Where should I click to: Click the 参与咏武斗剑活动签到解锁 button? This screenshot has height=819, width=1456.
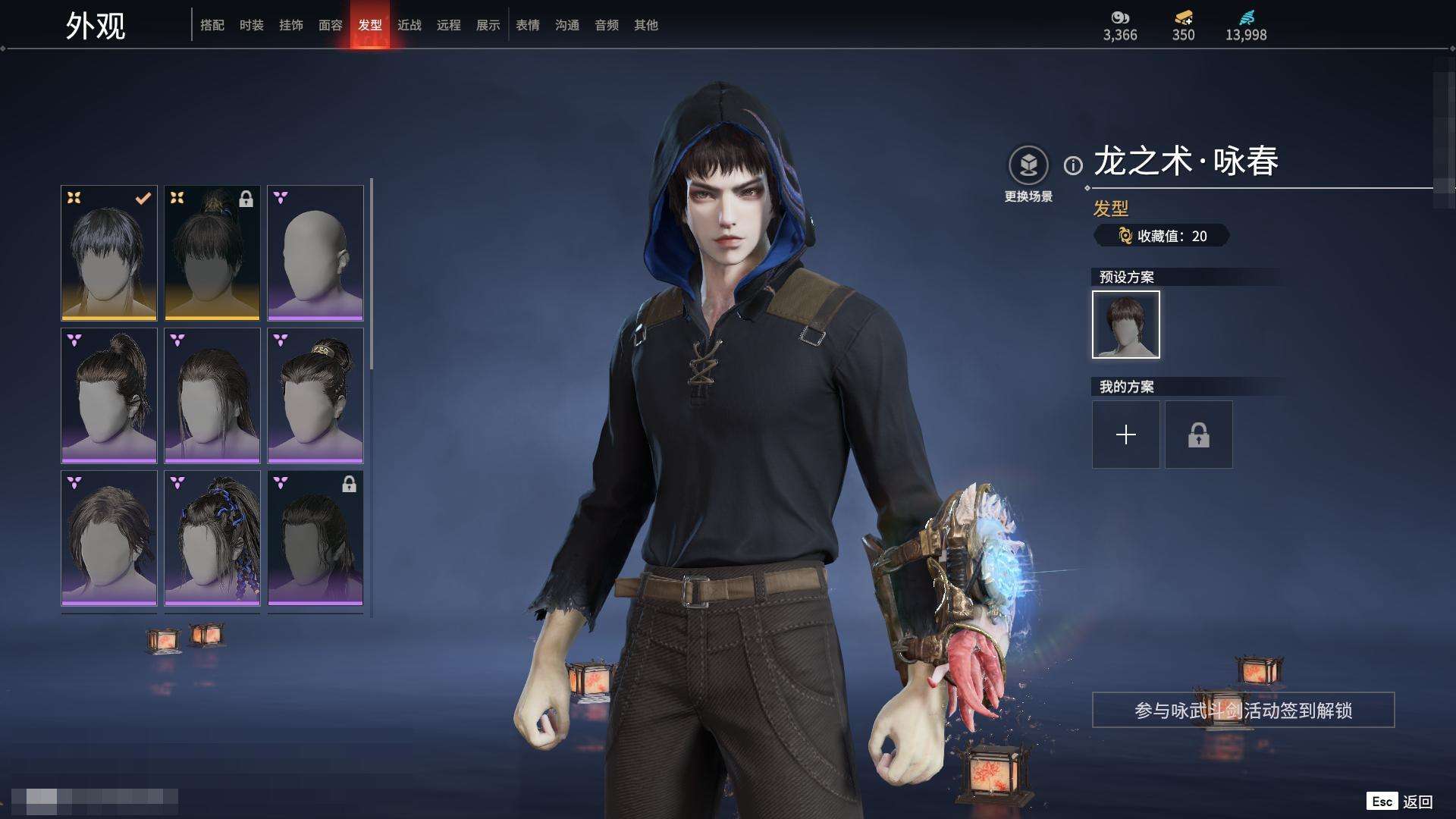click(1243, 711)
